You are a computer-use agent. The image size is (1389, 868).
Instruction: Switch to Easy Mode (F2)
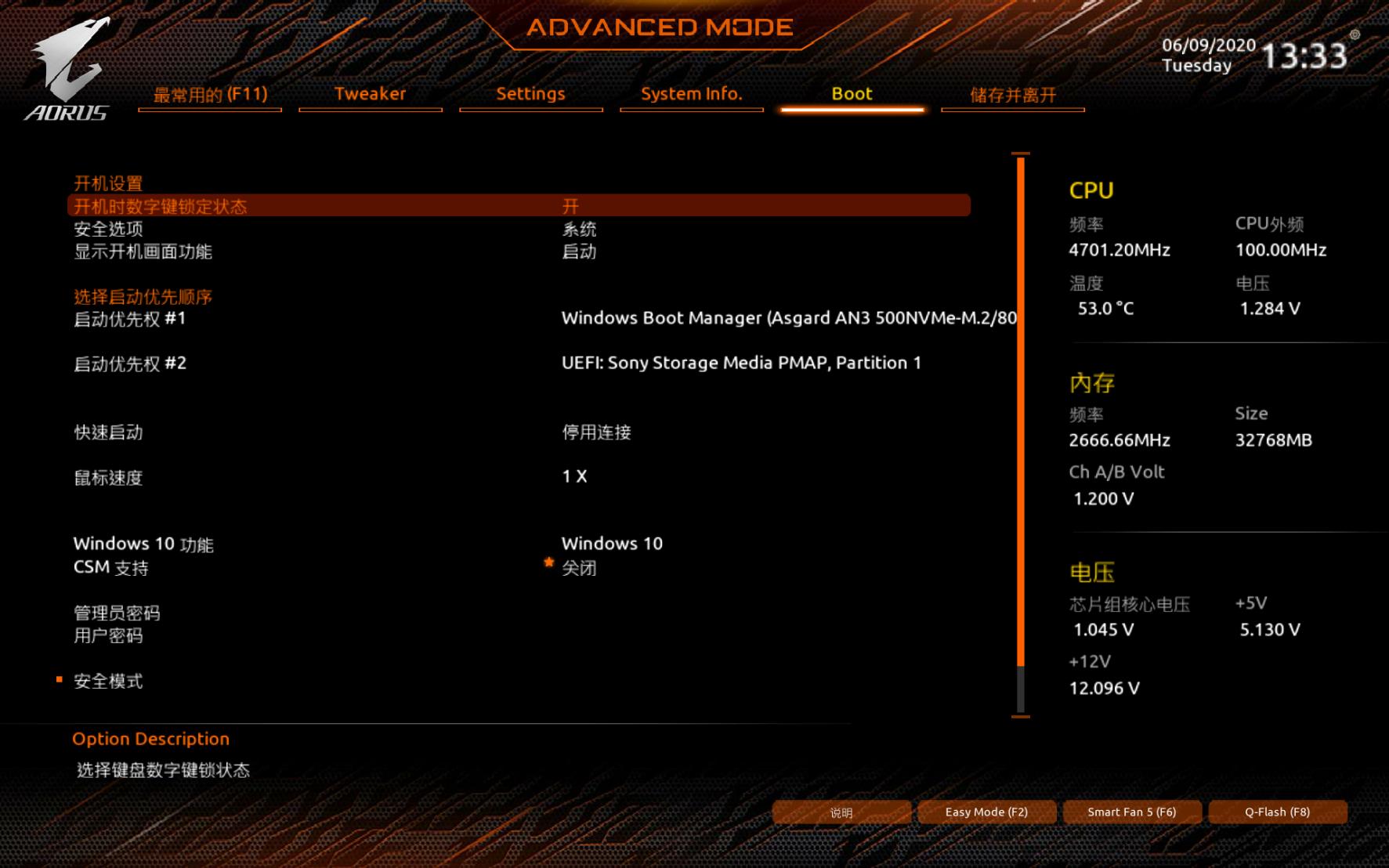986,812
